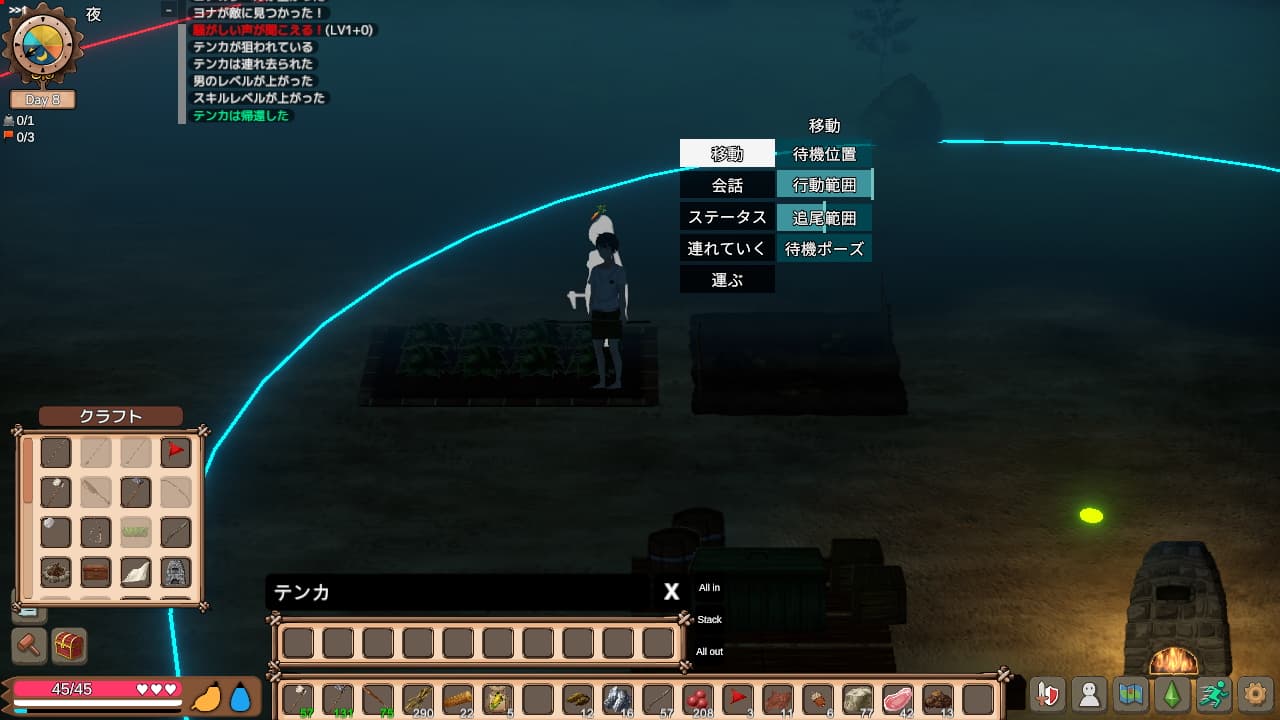Toggle 追尾範囲 option
The width and height of the screenshot is (1280, 720).
point(824,217)
